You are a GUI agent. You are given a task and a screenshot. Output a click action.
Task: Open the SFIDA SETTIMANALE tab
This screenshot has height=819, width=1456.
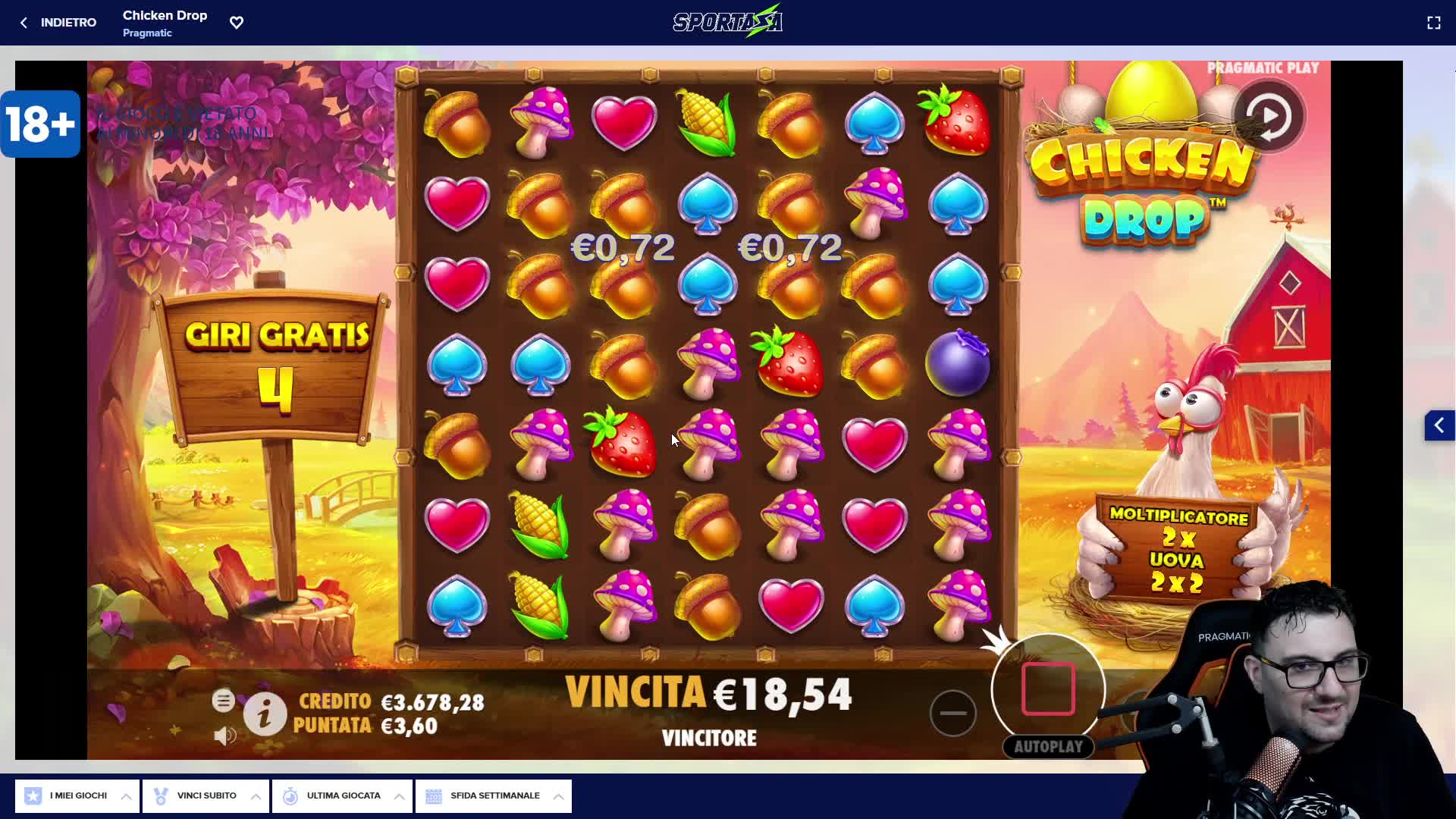point(494,795)
